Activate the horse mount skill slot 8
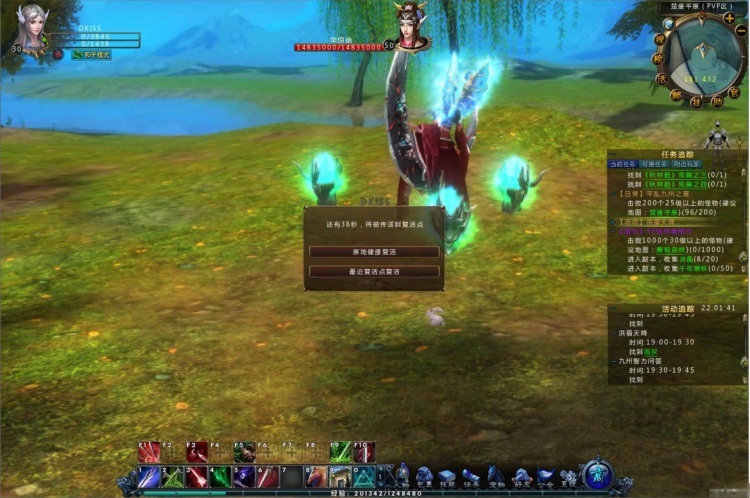The height and width of the screenshot is (498, 750). tap(317, 477)
